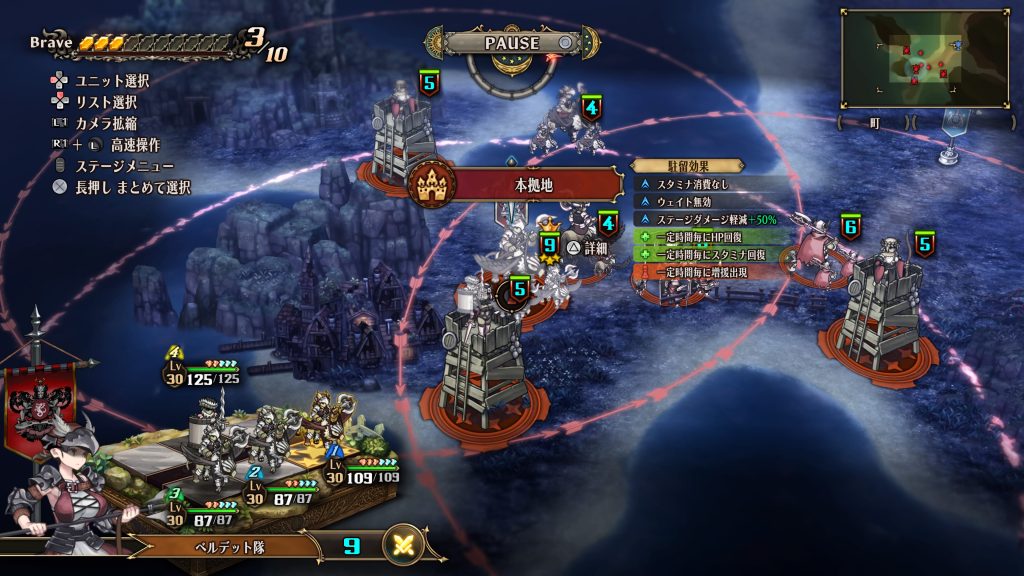Click the PAUSE button

coord(512,43)
